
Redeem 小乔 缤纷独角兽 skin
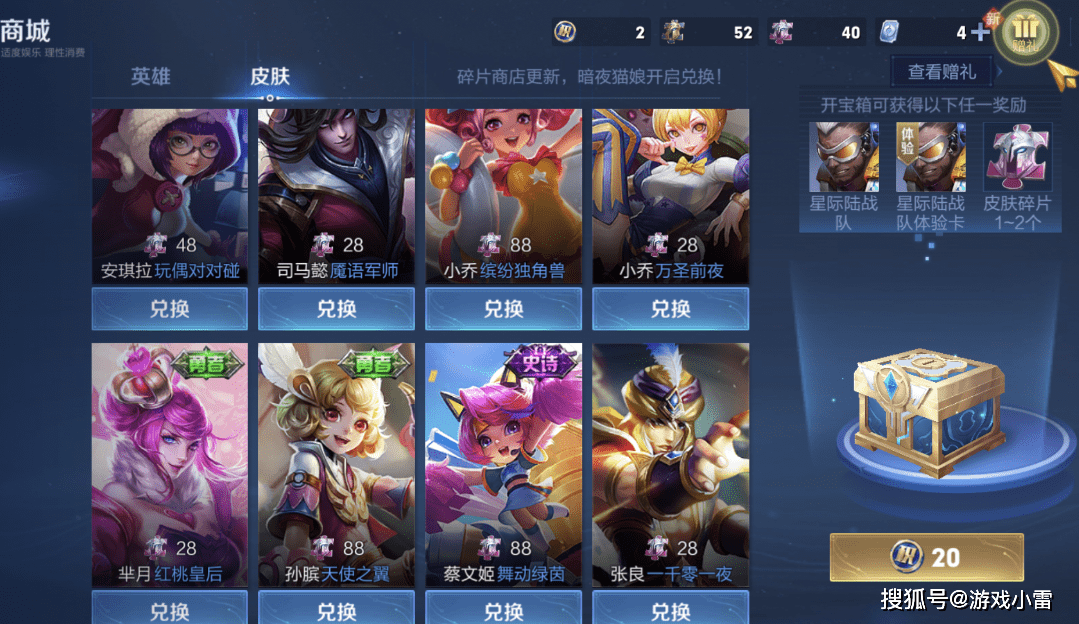tap(503, 309)
